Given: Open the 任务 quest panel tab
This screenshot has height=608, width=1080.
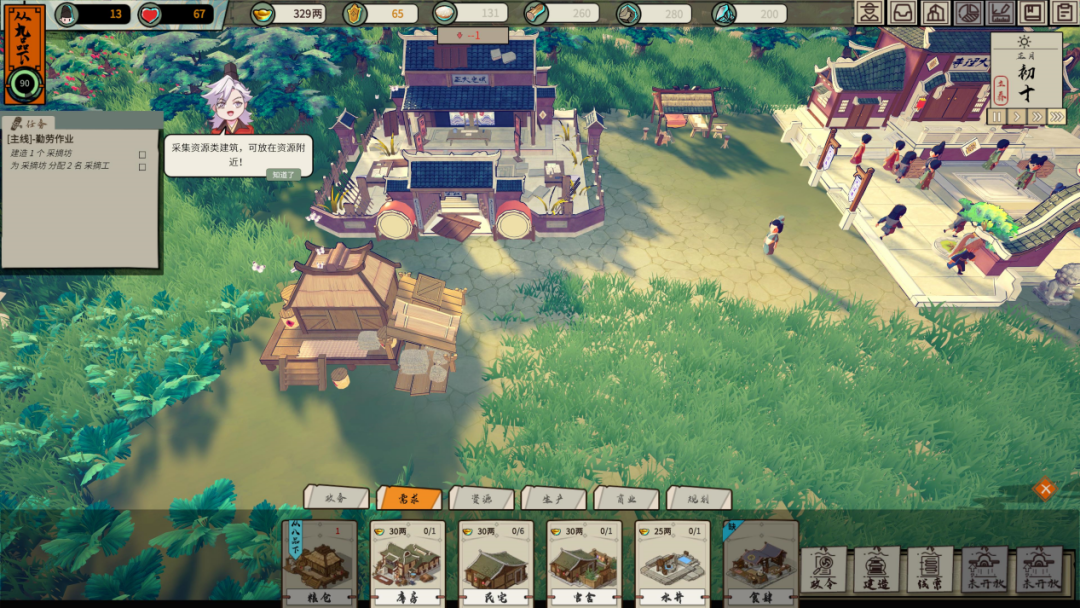Looking at the screenshot, I should coord(30,124).
